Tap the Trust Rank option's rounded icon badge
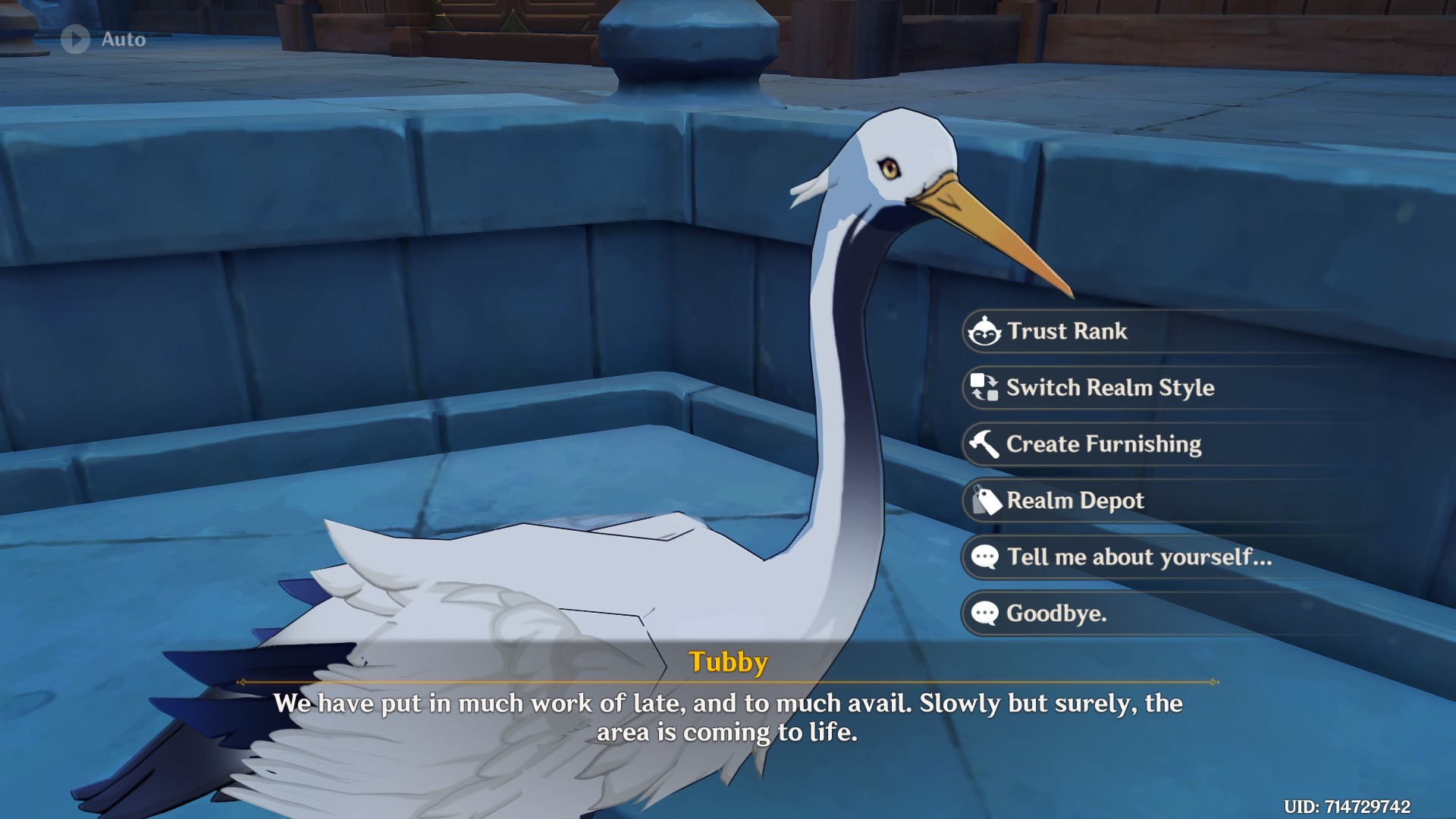Image resolution: width=1456 pixels, height=819 pixels. pos(984,331)
